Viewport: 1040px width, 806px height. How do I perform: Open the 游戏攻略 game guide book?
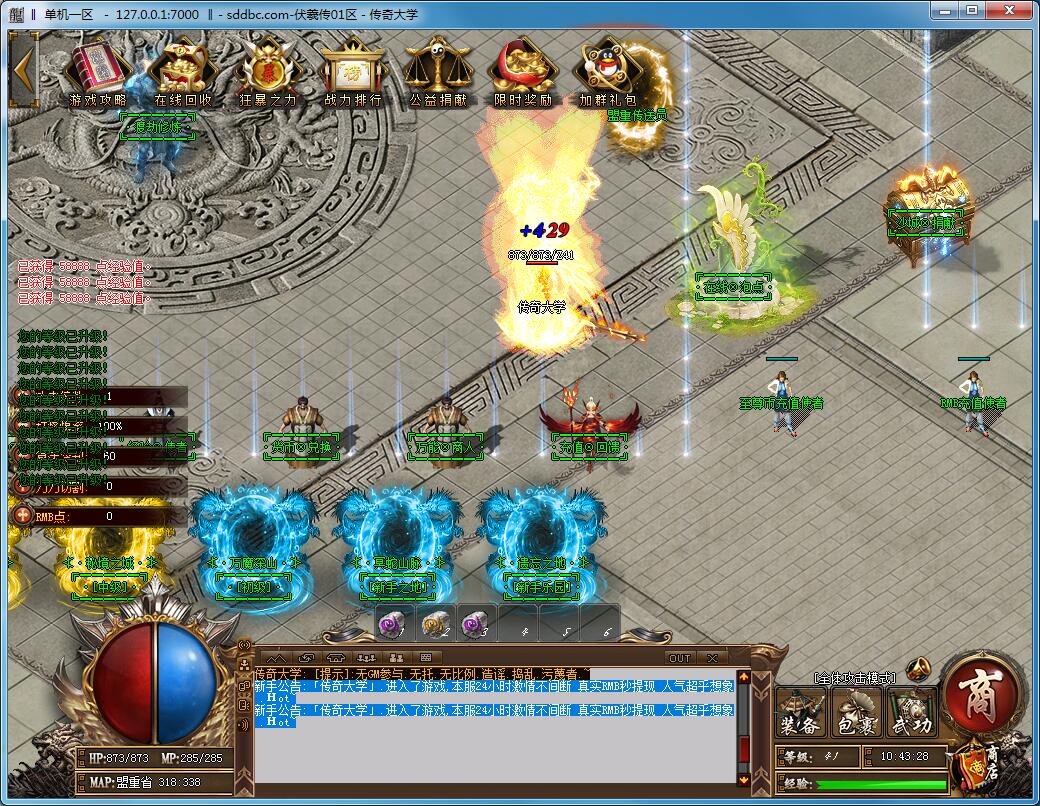point(97,70)
